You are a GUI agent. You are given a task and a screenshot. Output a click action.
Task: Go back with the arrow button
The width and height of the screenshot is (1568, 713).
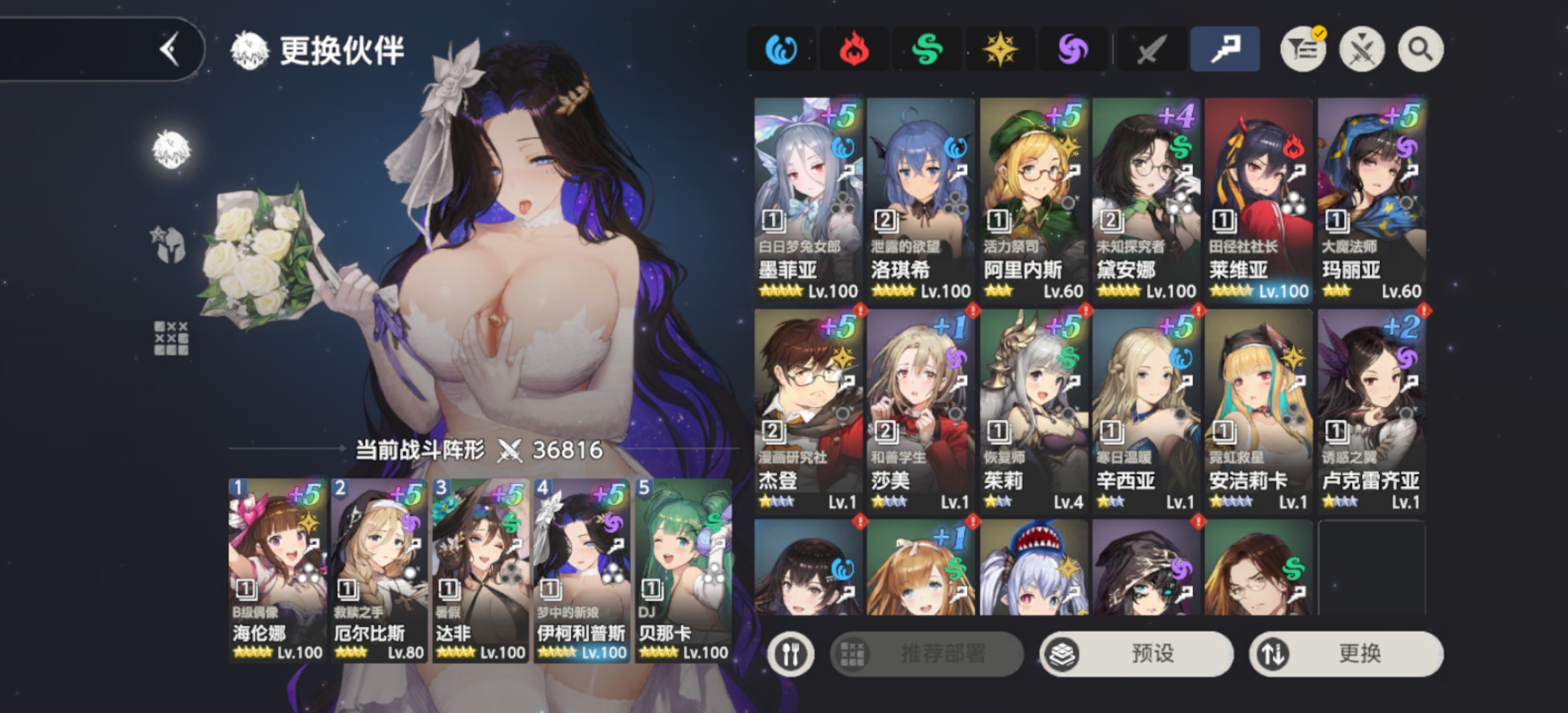tap(170, 50)
